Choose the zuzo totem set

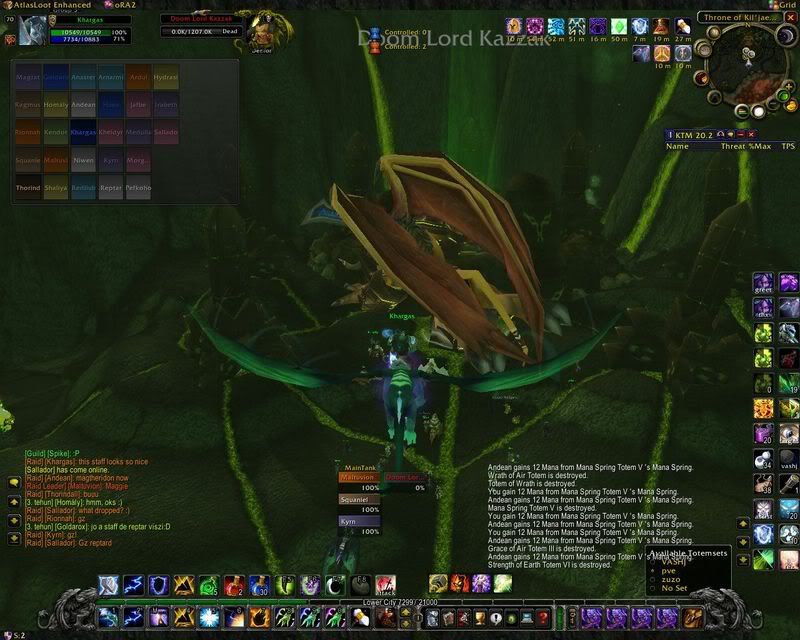672,579
